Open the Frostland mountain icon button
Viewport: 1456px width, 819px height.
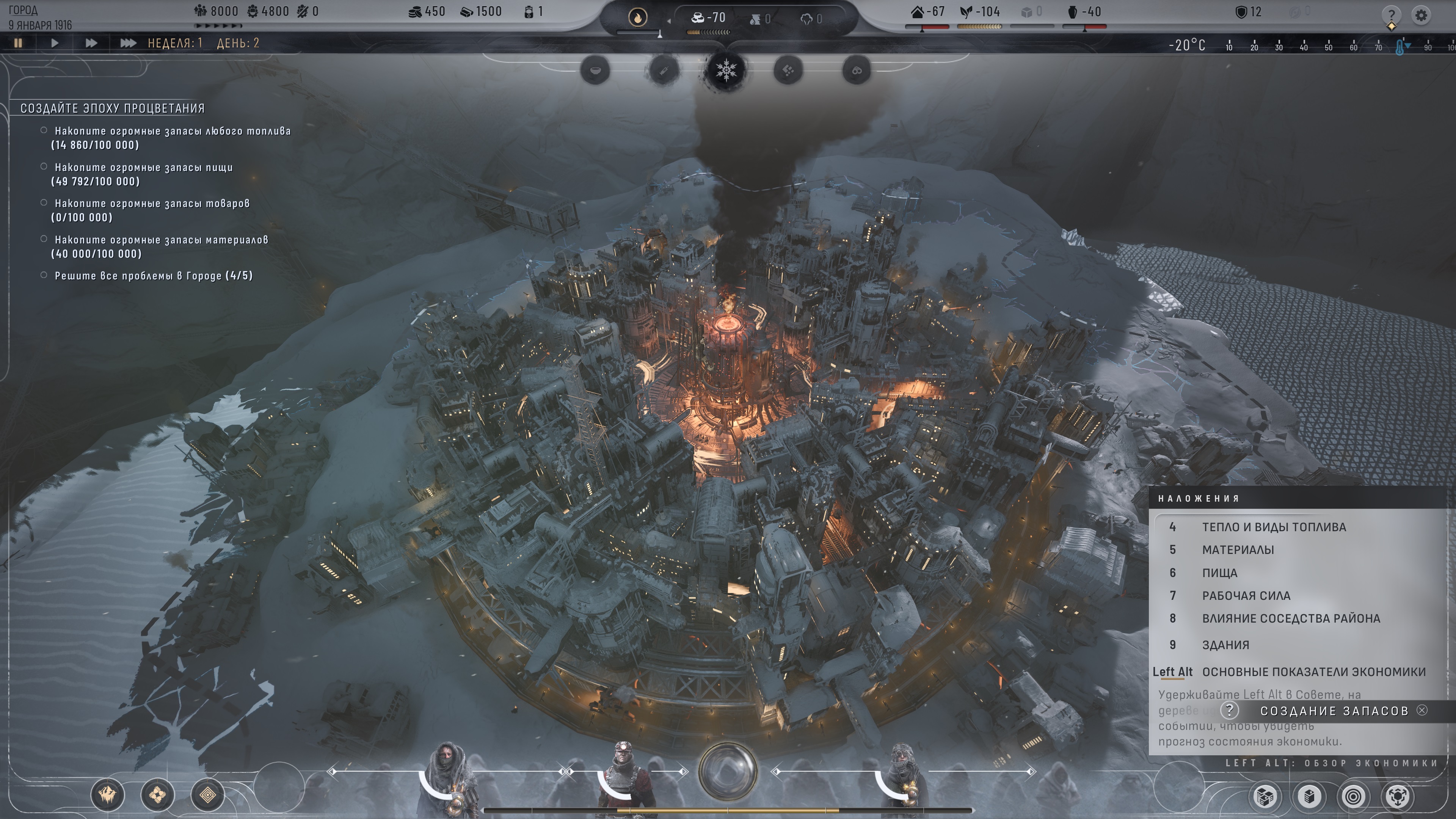pyautogui.click(x=107, y=795)
